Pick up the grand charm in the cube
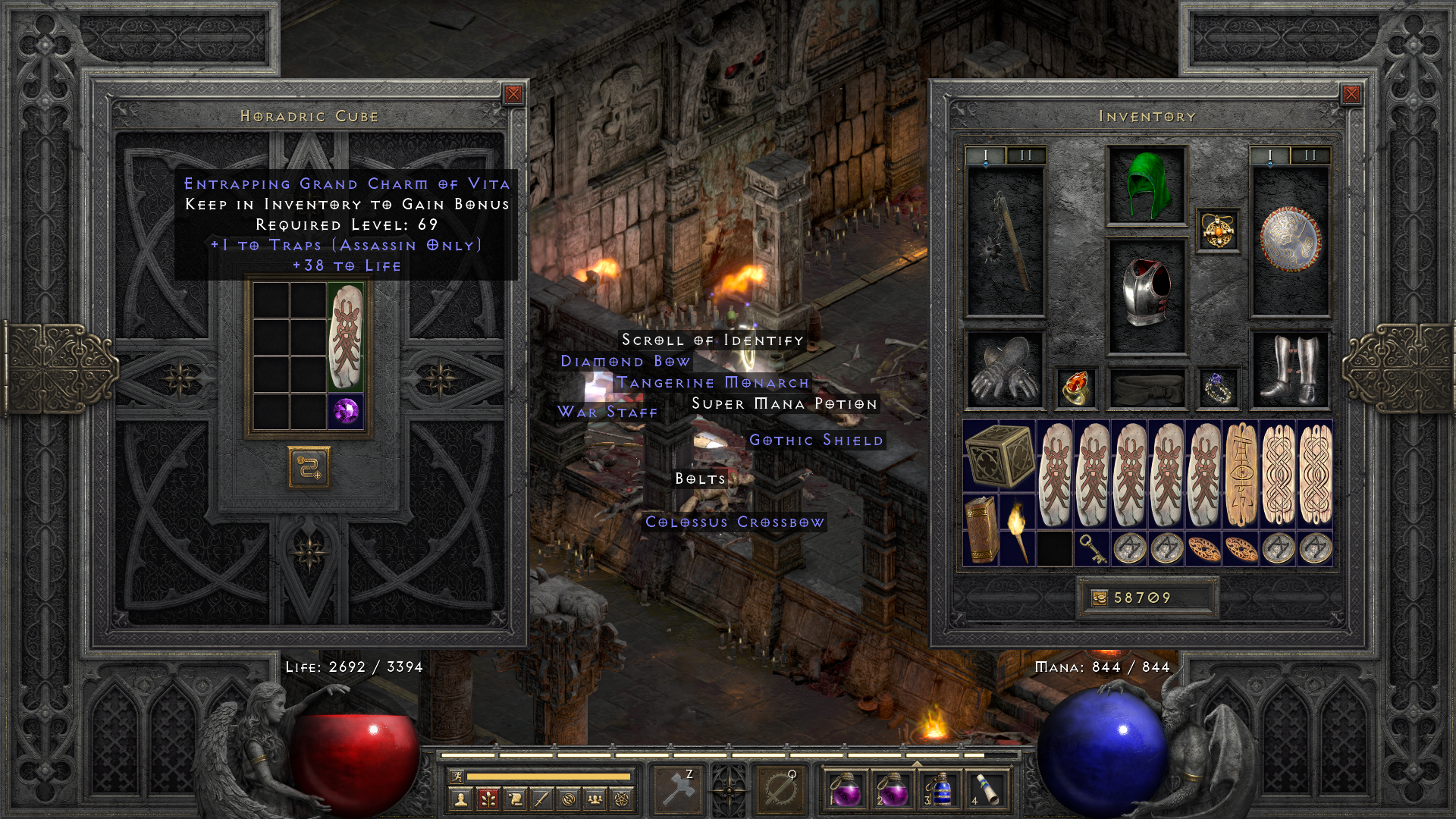Viewport: 1456px width, 819px height. pos(346,338)
